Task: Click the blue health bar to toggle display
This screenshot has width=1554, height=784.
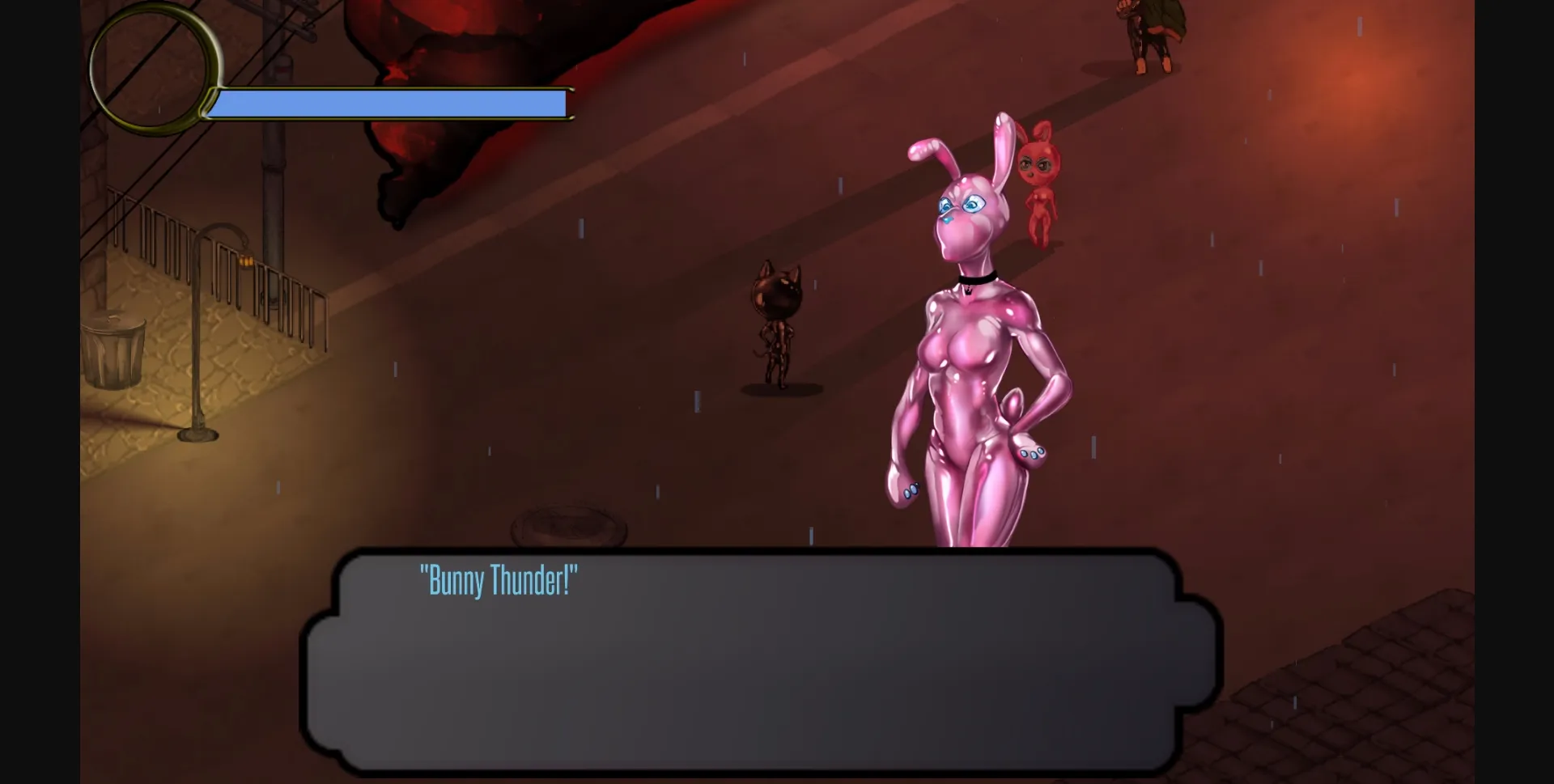Action: [x=388, y=103]
